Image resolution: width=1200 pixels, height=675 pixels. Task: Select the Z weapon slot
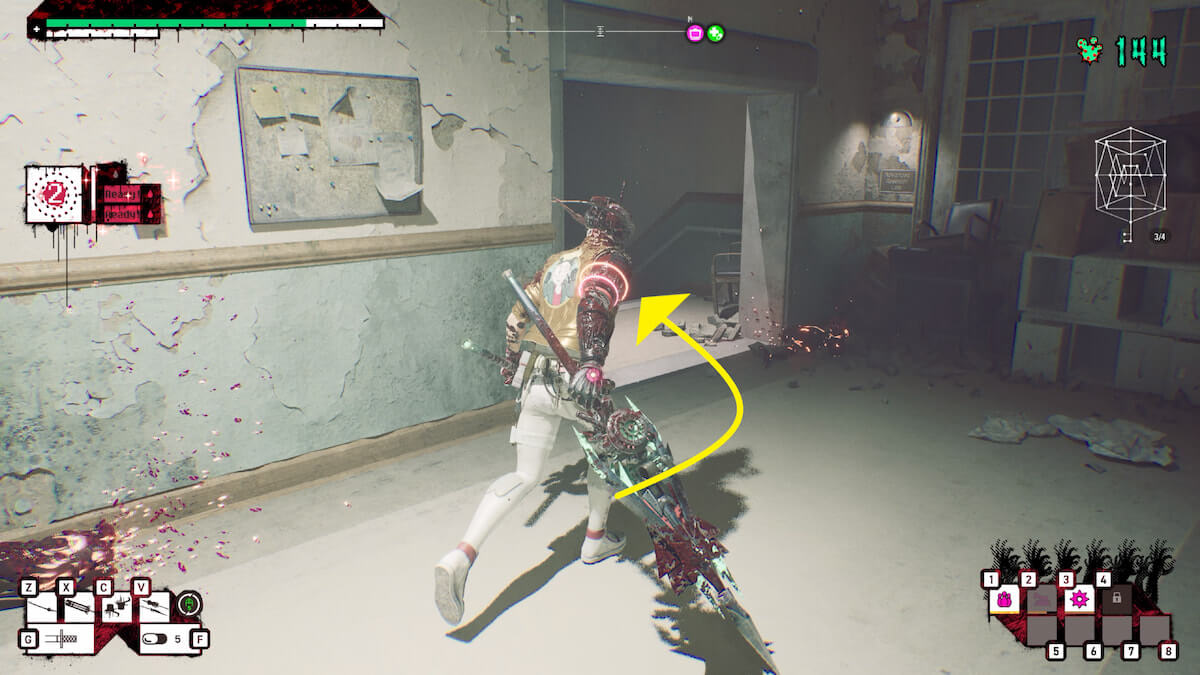coord(42,606)
